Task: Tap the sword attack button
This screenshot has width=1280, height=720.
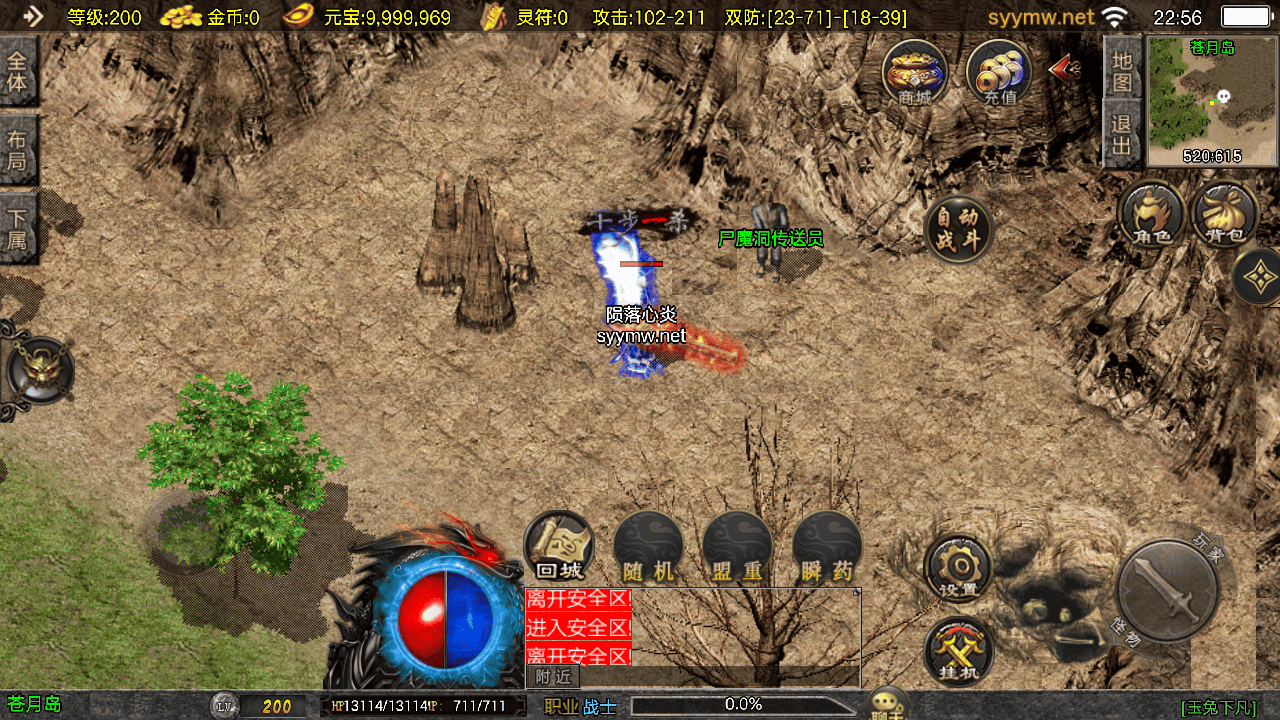Action: coord(1167,590)
